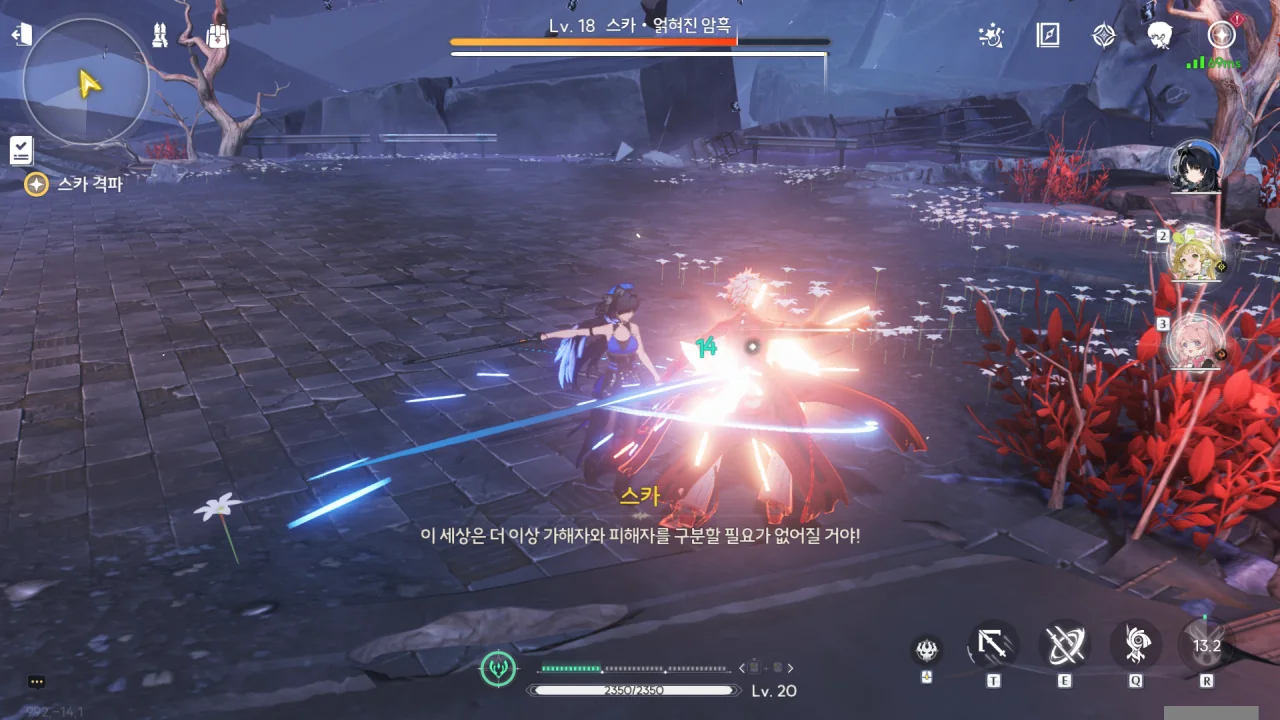This screenshot has height=720, width=1280.
Task: Switch to the blonde character in slot 2
Action: coord(1196,254)
